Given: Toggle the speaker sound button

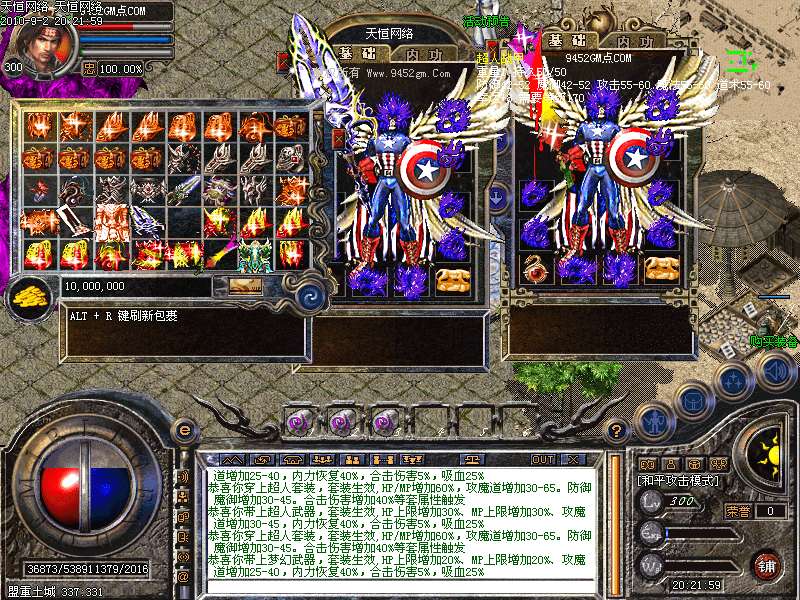Looking at the screenshot, I should pyautogui.click(x=774, y=371).
